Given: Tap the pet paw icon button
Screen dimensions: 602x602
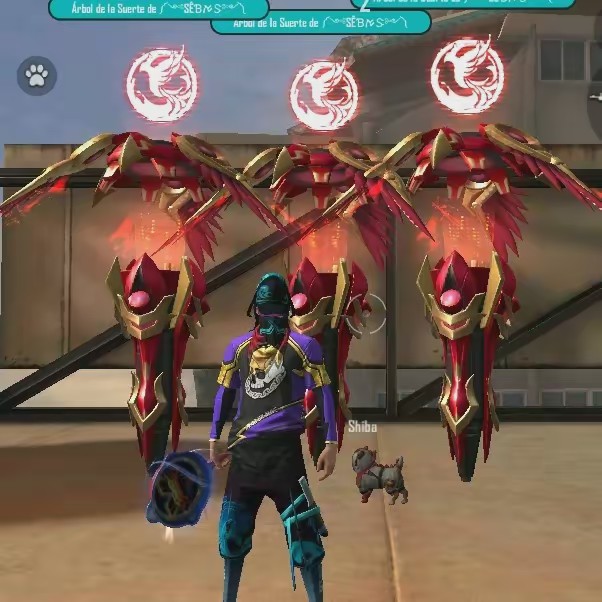Looking at the screenshot, I should 37,76.
